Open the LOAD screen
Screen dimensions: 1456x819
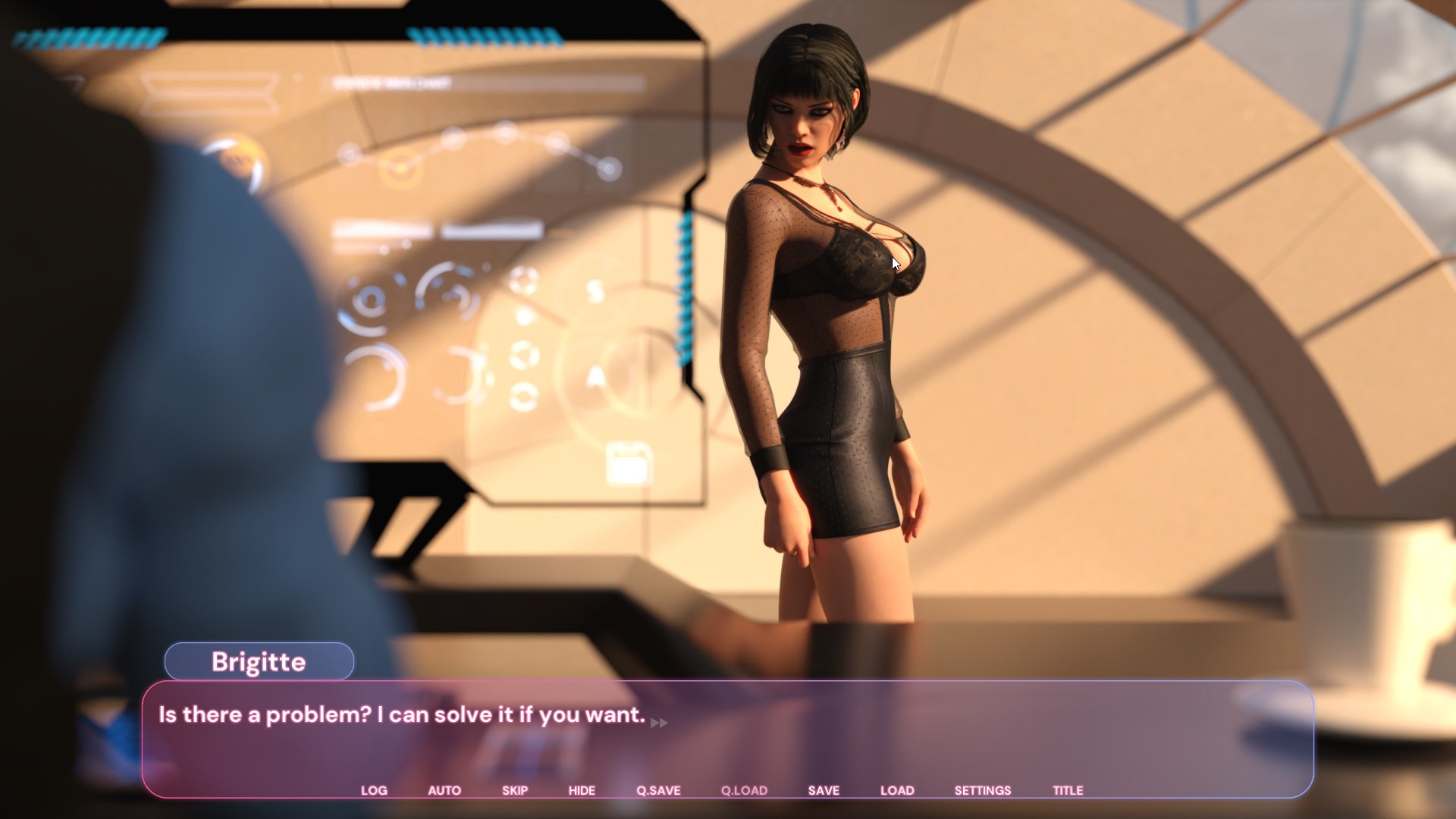tap(897, 790)
